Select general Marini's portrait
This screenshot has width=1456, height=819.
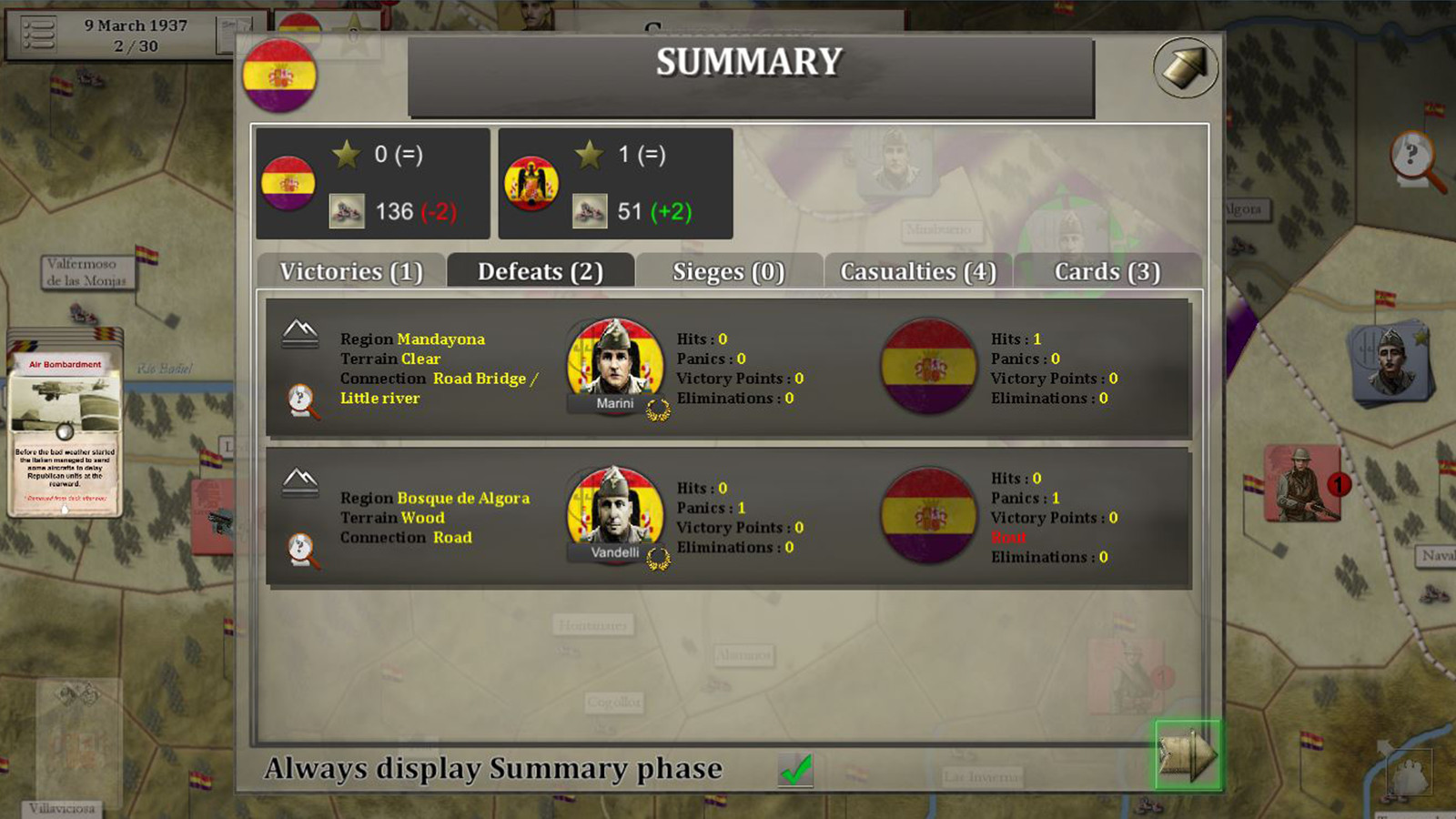pos(615,364)
